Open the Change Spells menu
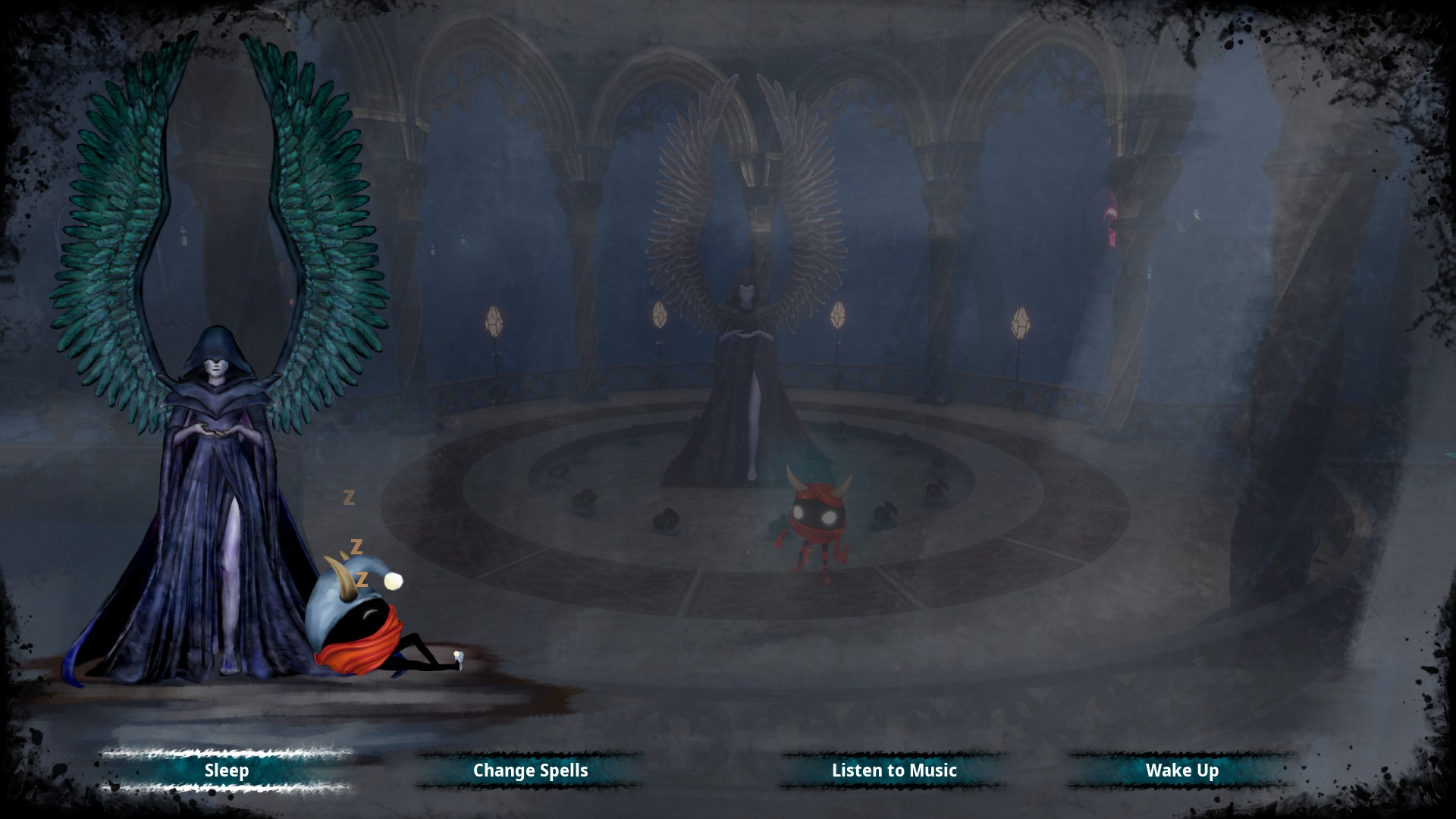 pyautogui.click(x=530, y=770)
